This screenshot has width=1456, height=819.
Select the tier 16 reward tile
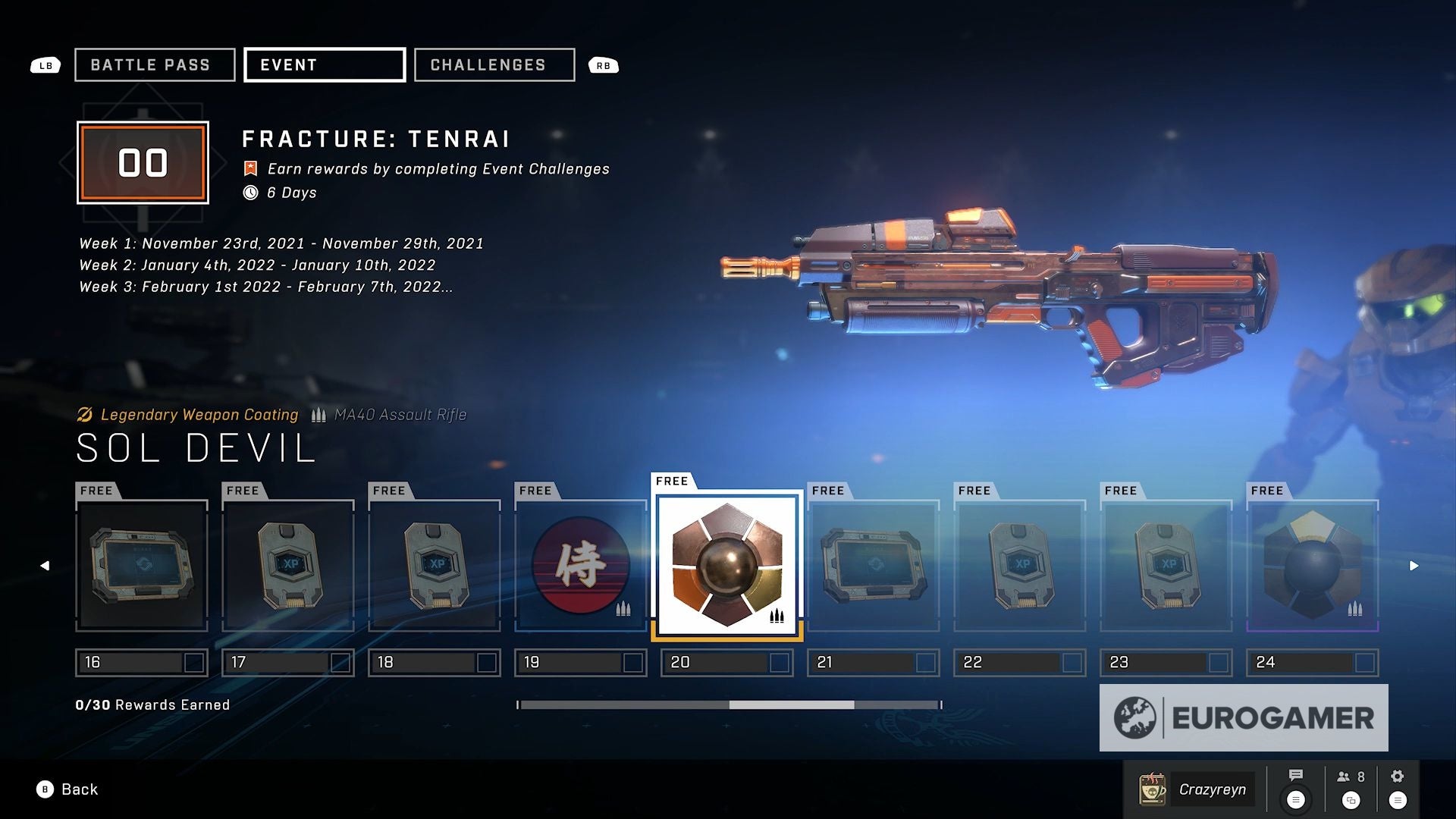(x=142, y=566)
